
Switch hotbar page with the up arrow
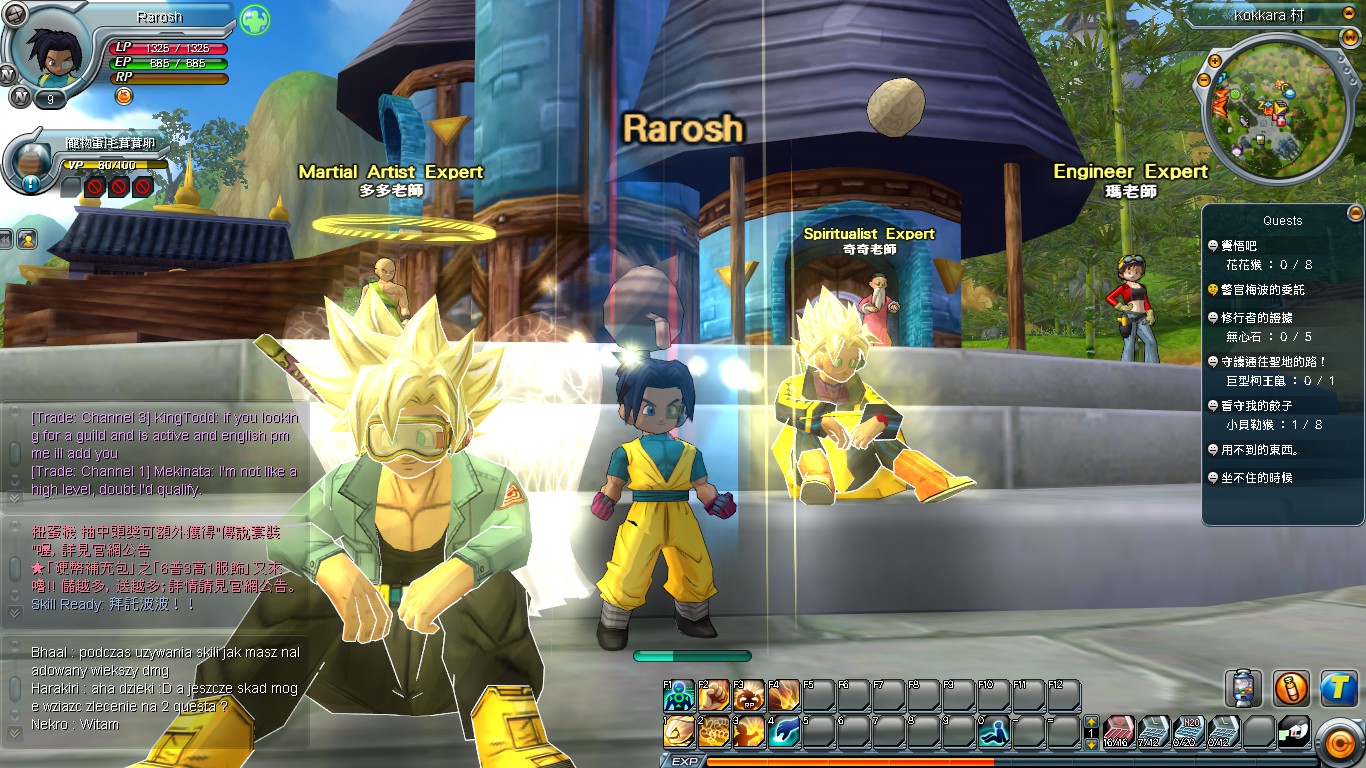click(1091, 721)
